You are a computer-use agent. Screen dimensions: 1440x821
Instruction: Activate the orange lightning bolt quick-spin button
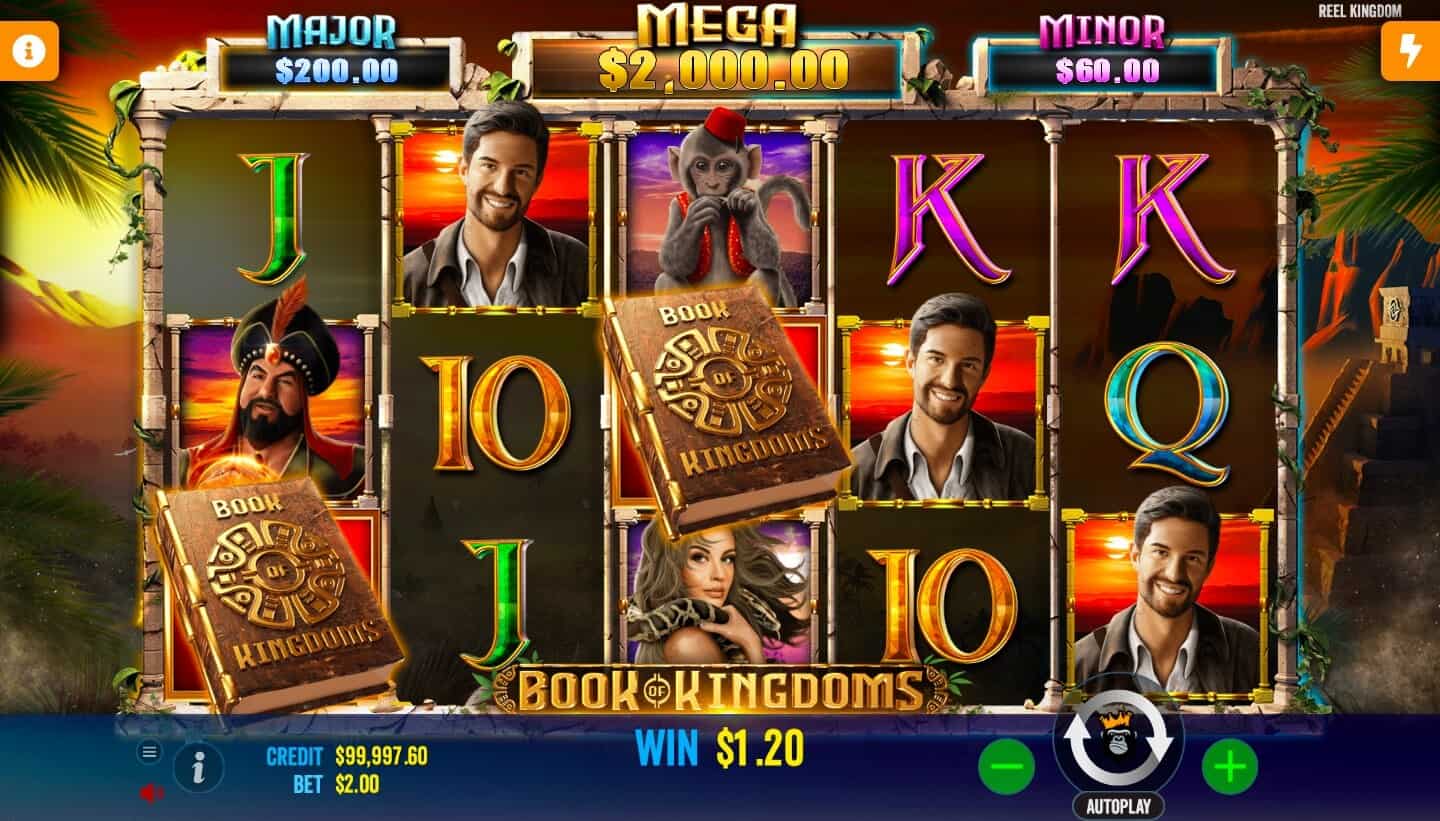coord(1410,51)
